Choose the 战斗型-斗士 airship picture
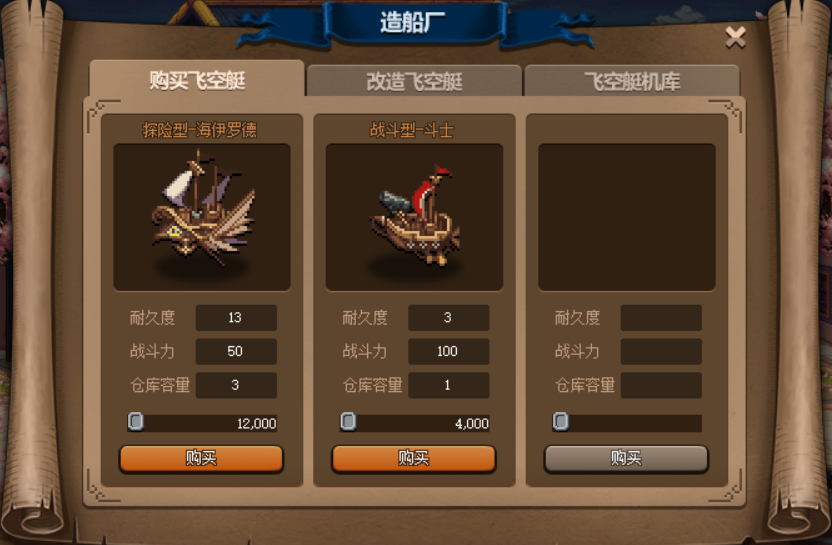 coord(414,217)
